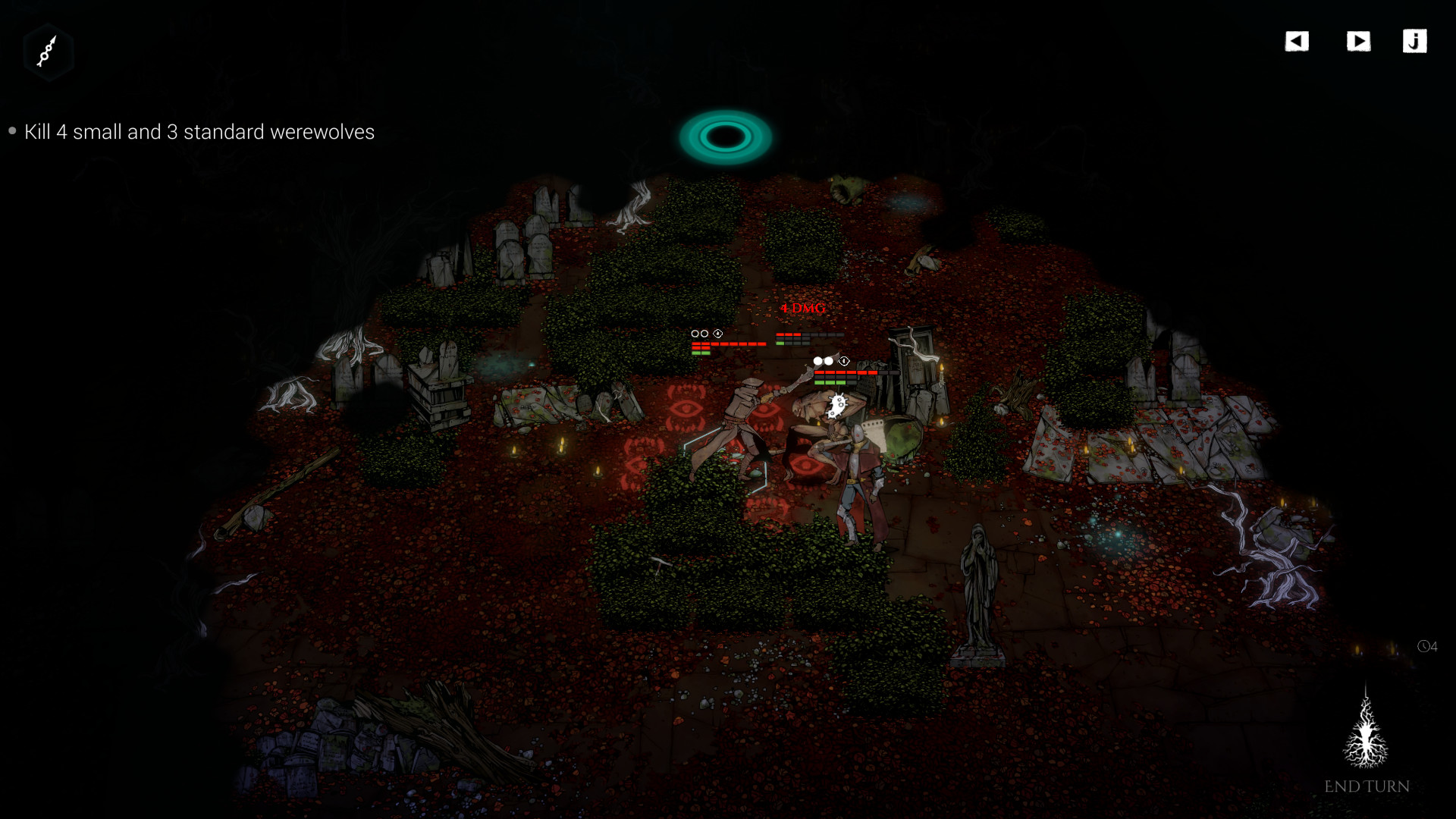Click the eye indicator beside the werewolf's action circles

844,361
